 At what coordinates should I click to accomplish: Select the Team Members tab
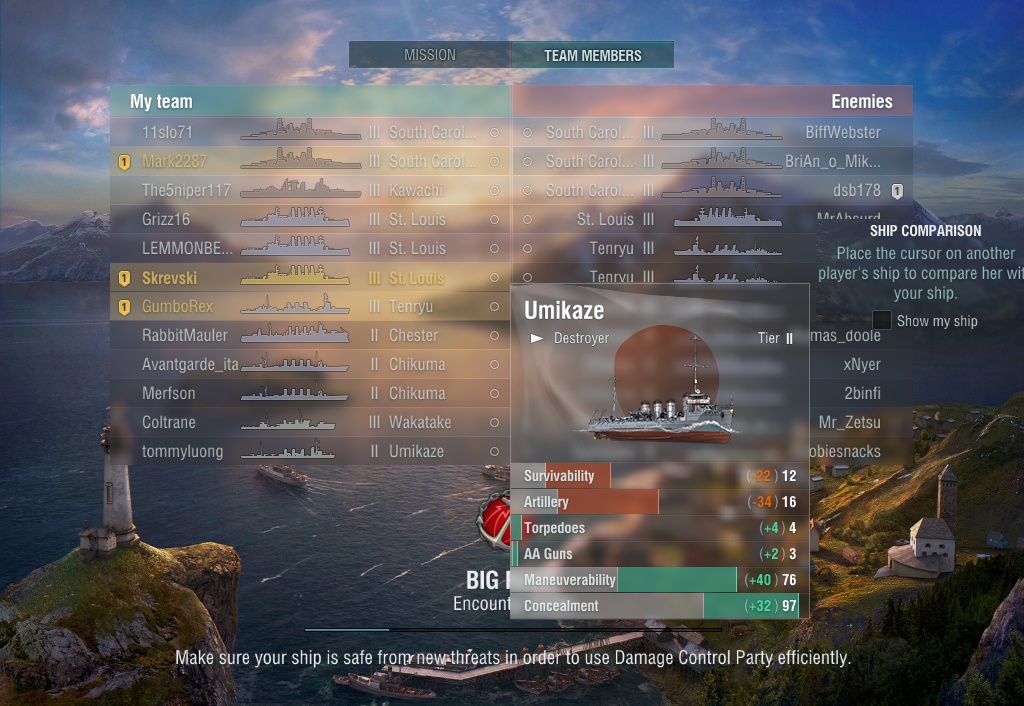[x=592, y=55]
